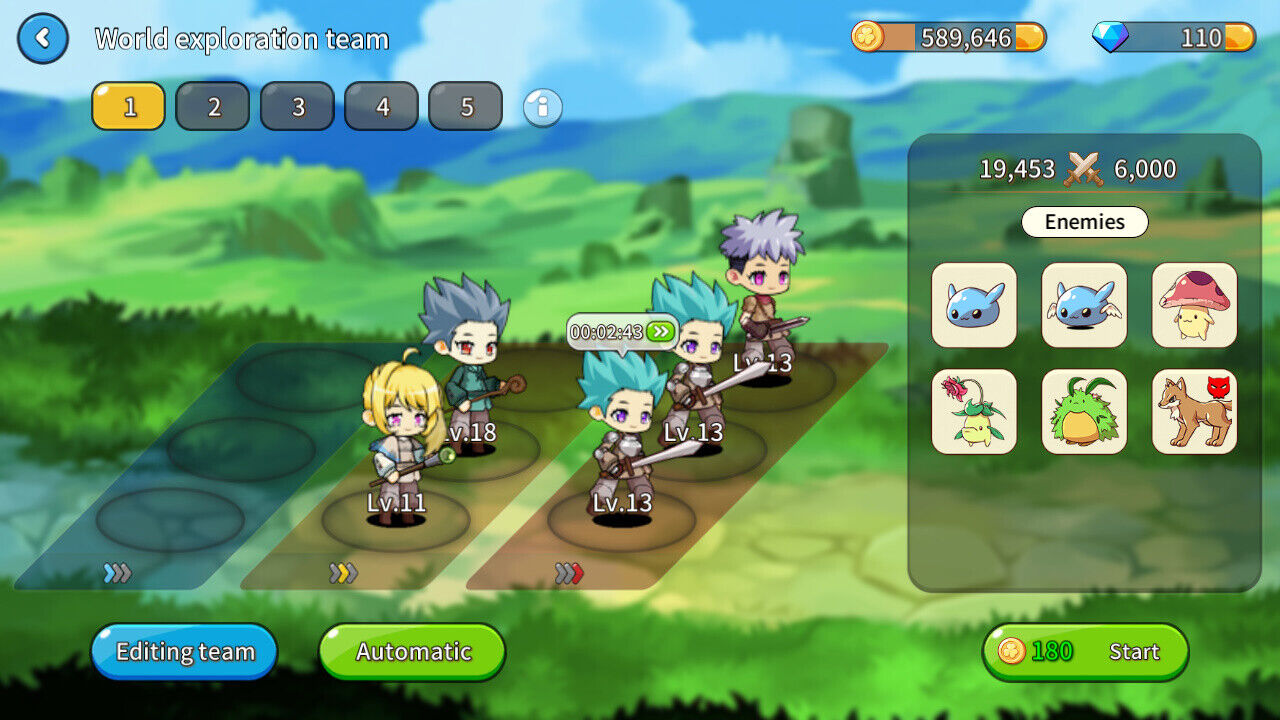1280x720 pixels.
Task: Open team tab 5
Action: click(x=466, y=106)
